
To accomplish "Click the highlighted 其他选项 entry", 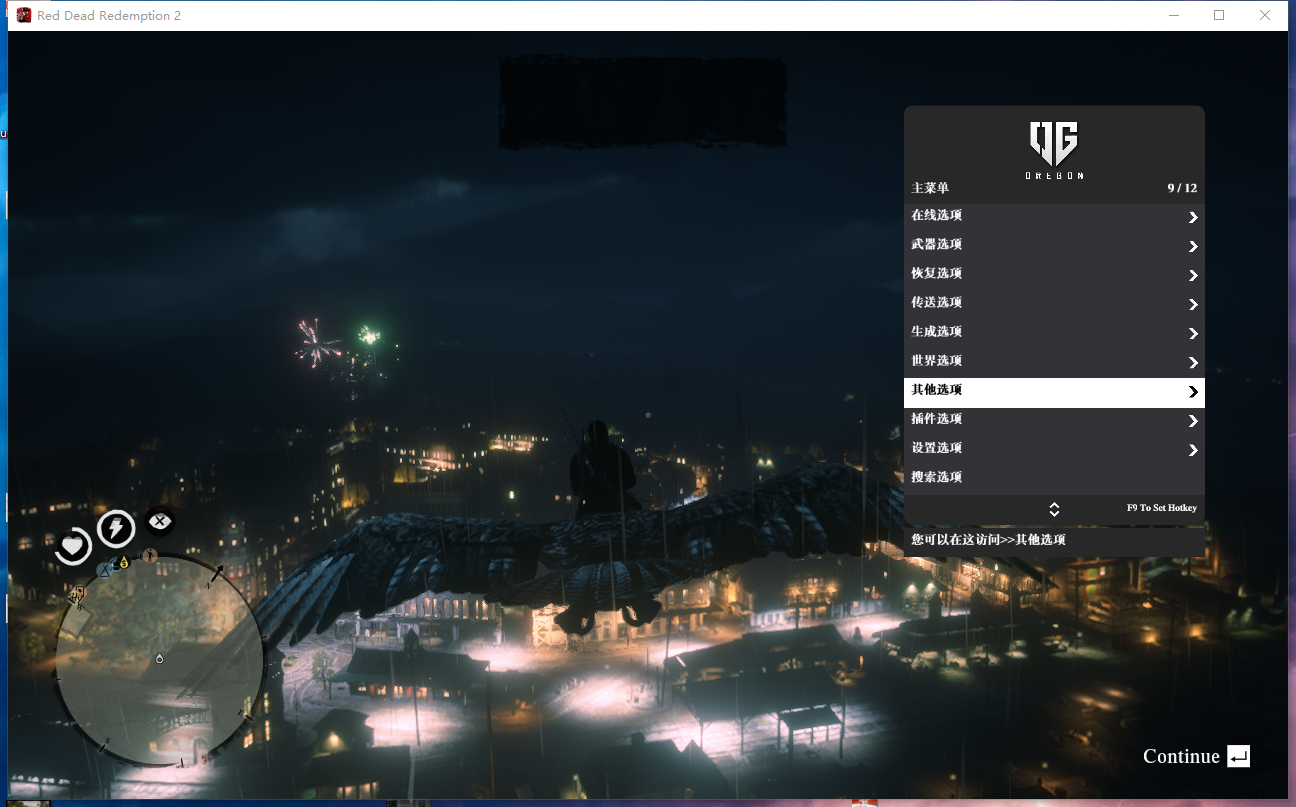I will (x=1053, y=392).
